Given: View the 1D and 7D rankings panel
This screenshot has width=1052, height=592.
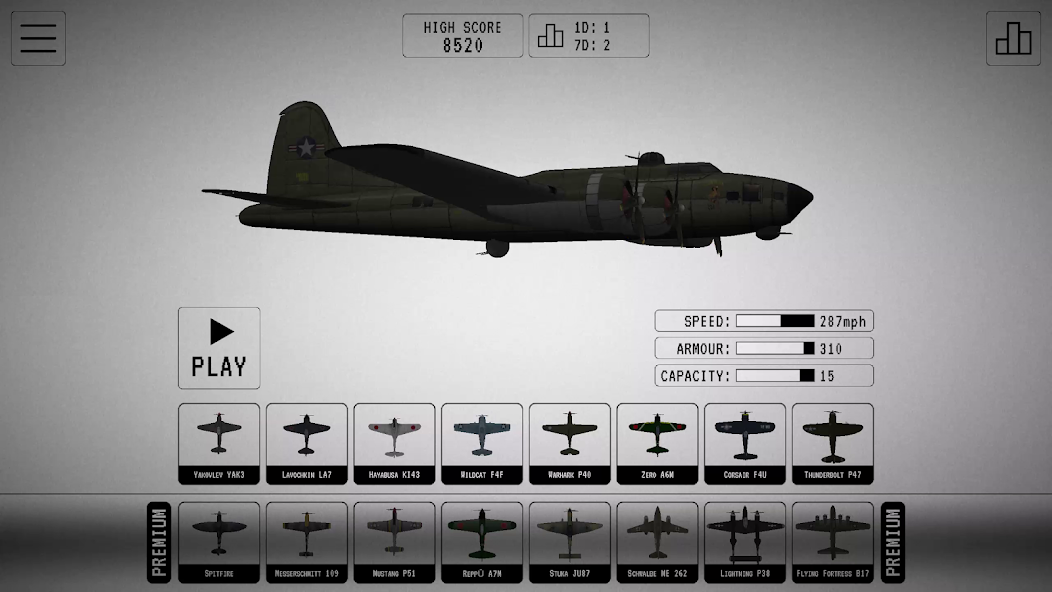Looking at the screenshot, I should pos(588,36).
